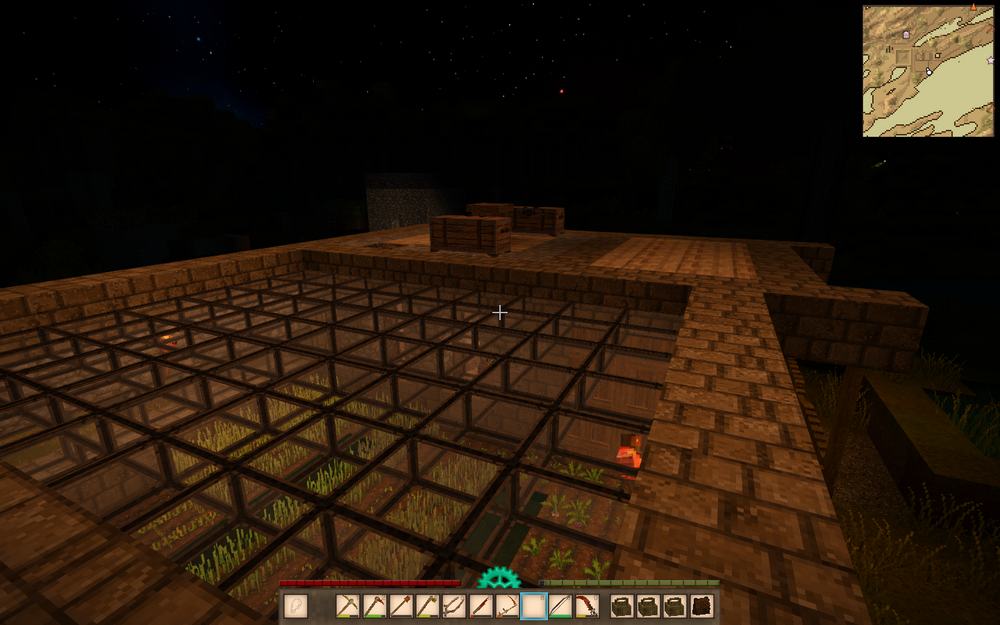The image size is (1000, 625).
Task: Open the minimap
Action: click(928, 70)
